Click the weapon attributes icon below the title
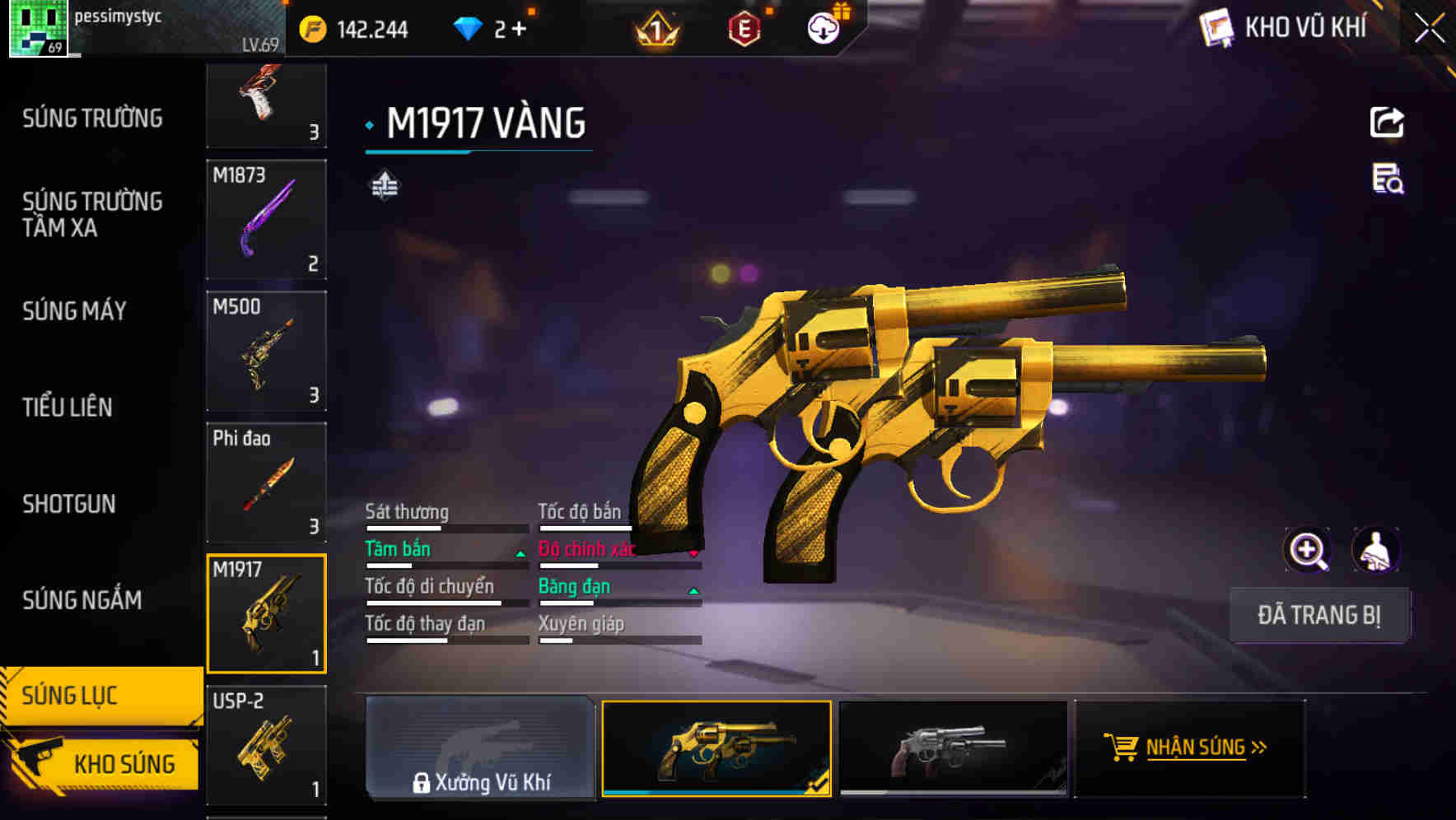 (x=384, y=187)
